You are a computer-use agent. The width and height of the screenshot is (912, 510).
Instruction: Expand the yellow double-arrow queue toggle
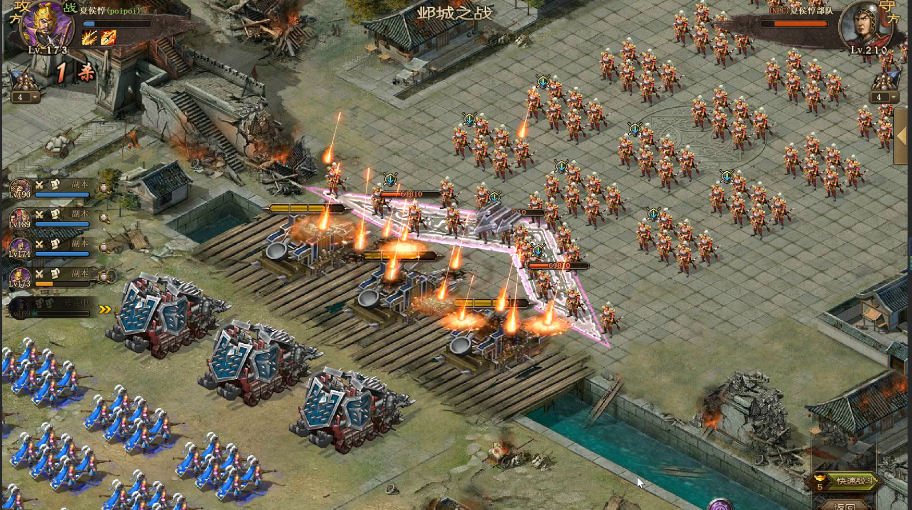click(105, 309)
